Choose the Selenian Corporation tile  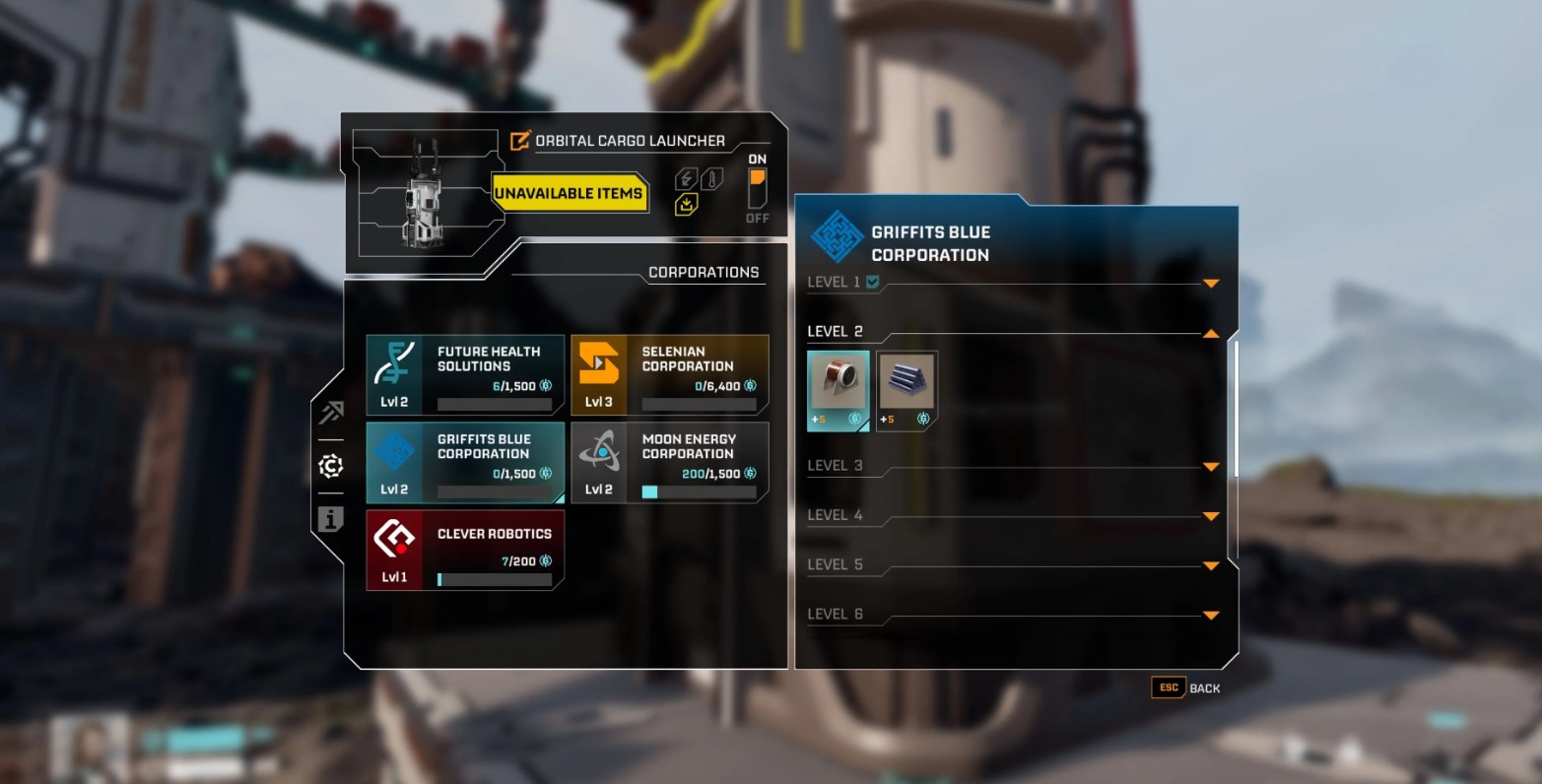(670, 375)
